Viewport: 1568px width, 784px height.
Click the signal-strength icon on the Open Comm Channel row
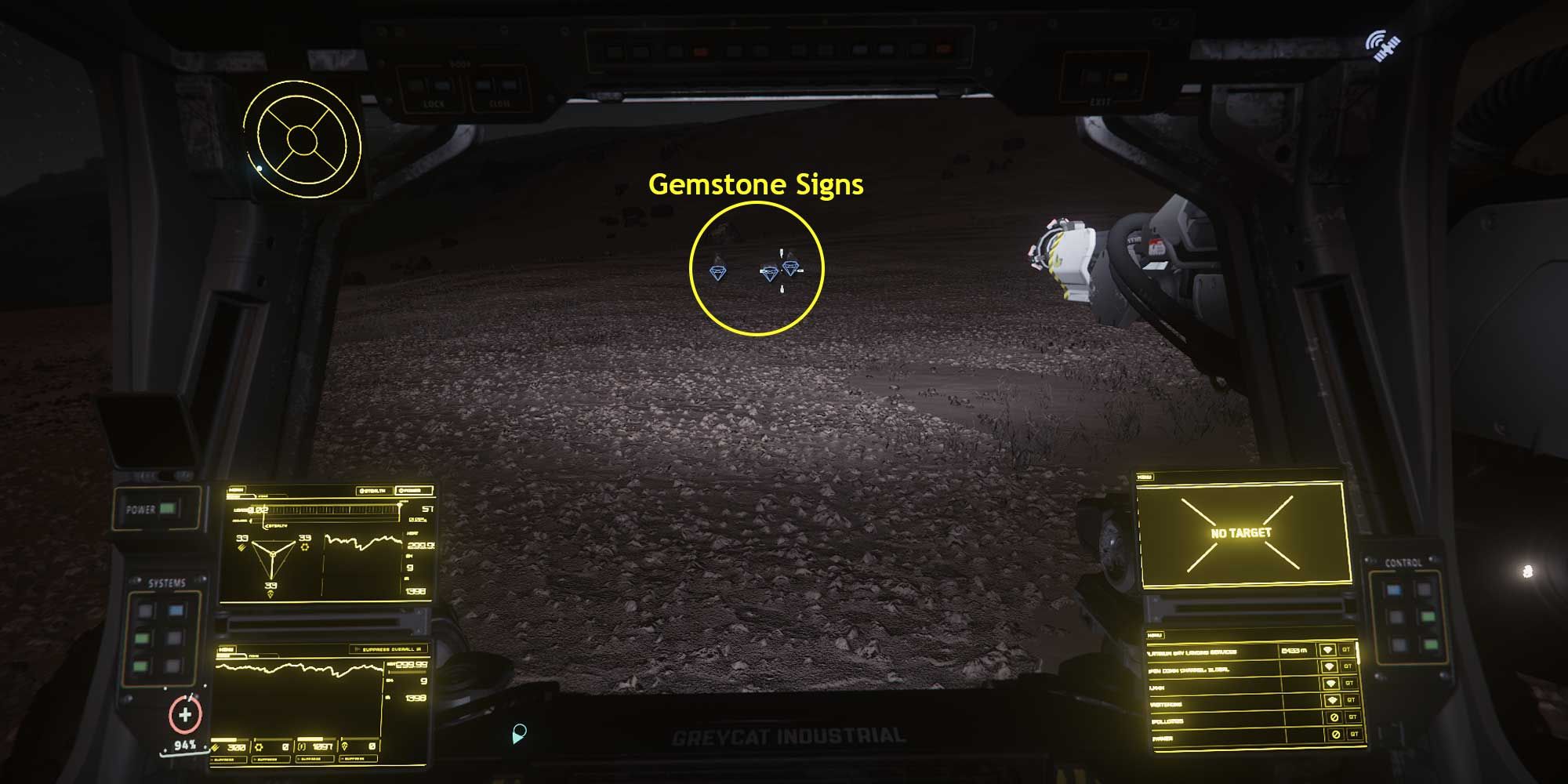[1330, 666]
